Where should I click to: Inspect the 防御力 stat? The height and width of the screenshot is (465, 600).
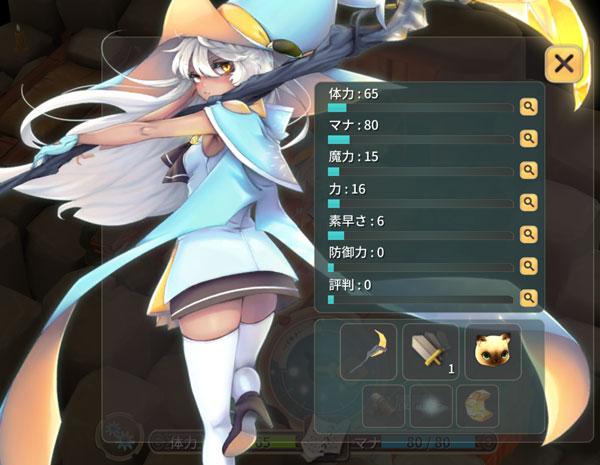pyautogui.click(x=528, y=265)
